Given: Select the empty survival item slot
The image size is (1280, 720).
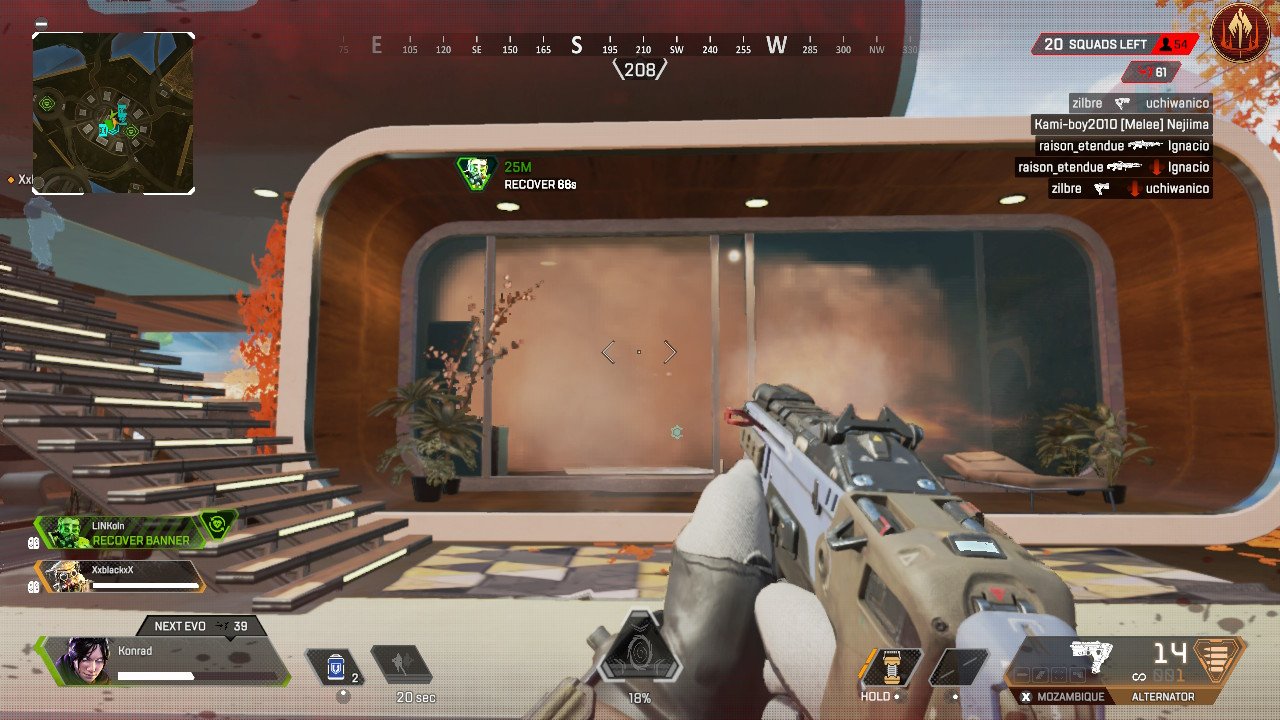Looking at the screenshot, I should (958, 668).
